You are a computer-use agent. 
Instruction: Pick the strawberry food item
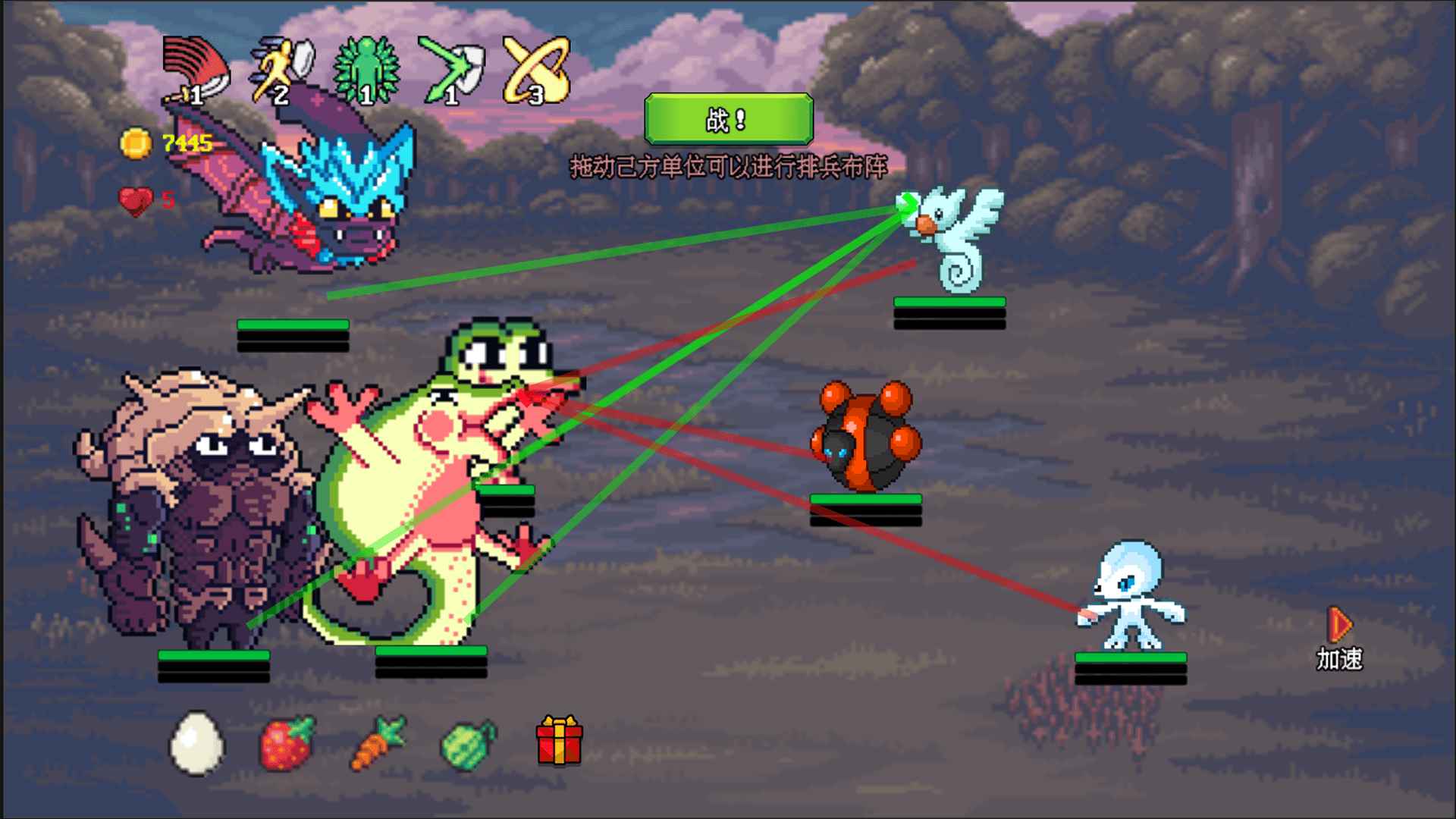[x=286, y=743]
